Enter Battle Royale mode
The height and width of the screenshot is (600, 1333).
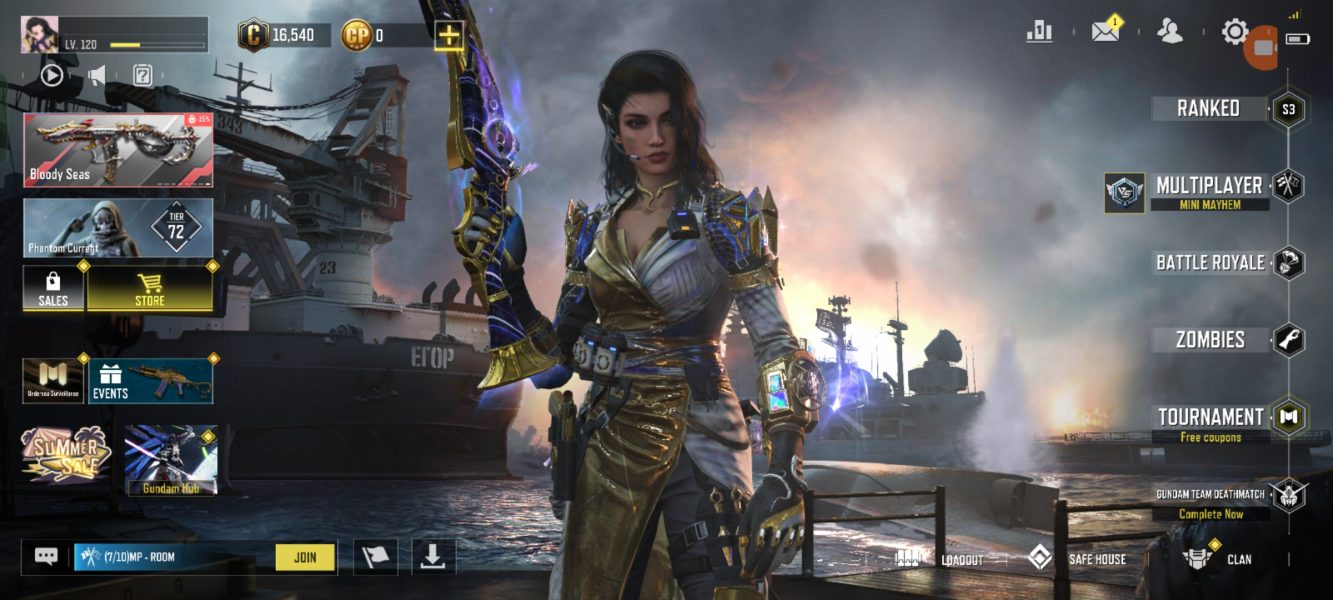[x=1210, y=263]
